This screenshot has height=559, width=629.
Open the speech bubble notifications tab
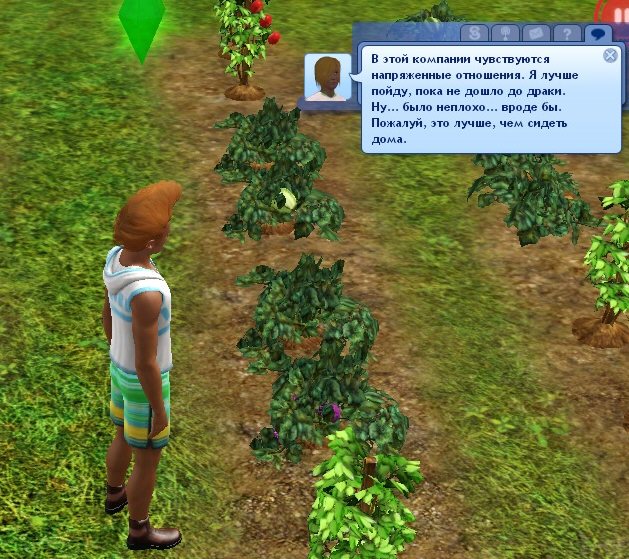[598, 33]
